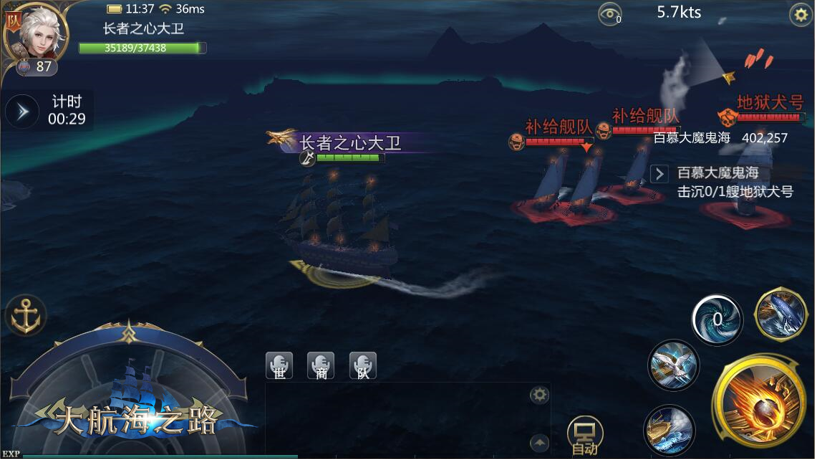Select the 队 team voice chat channel
Screen dimensions: 815x459
(x=363, y=365)
